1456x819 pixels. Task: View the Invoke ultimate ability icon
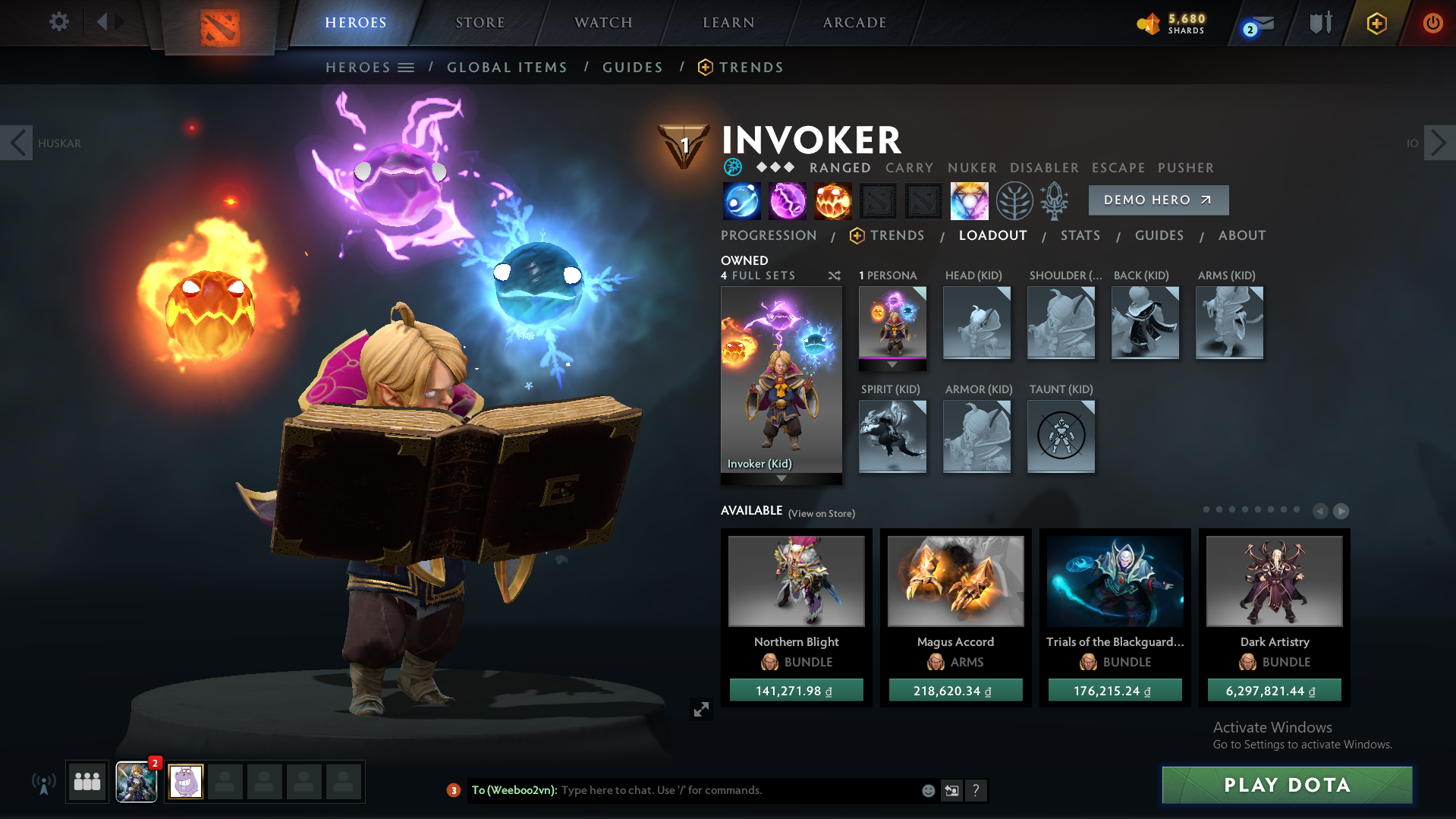click(970, 200)
